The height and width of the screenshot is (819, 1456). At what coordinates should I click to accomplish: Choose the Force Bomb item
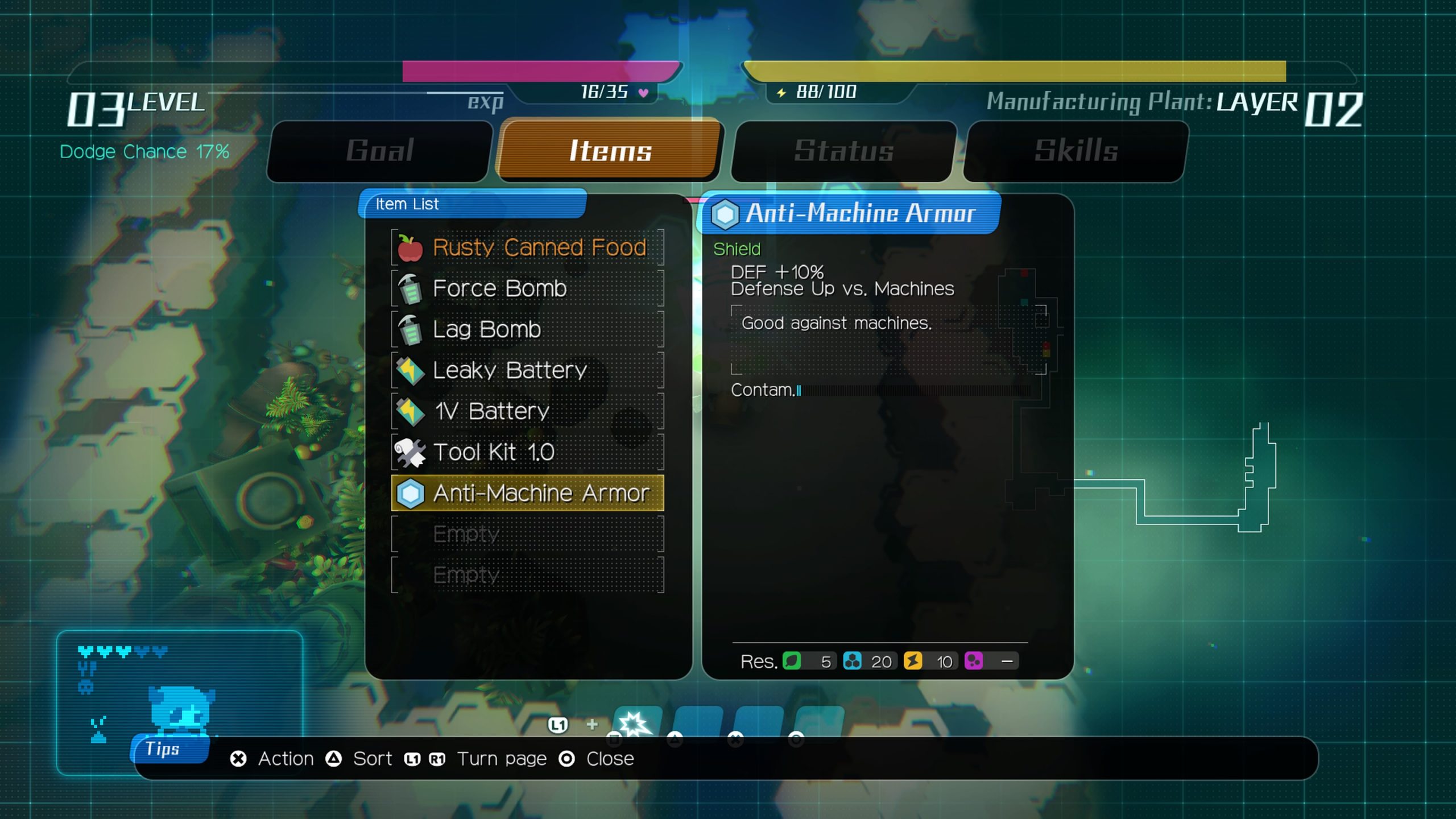528,288
